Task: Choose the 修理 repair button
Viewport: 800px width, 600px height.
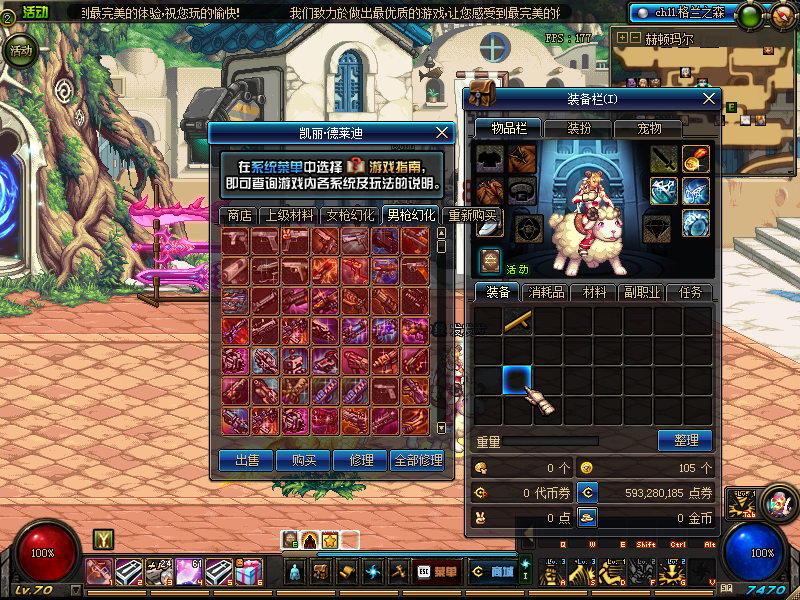Action: coord(360,460)
